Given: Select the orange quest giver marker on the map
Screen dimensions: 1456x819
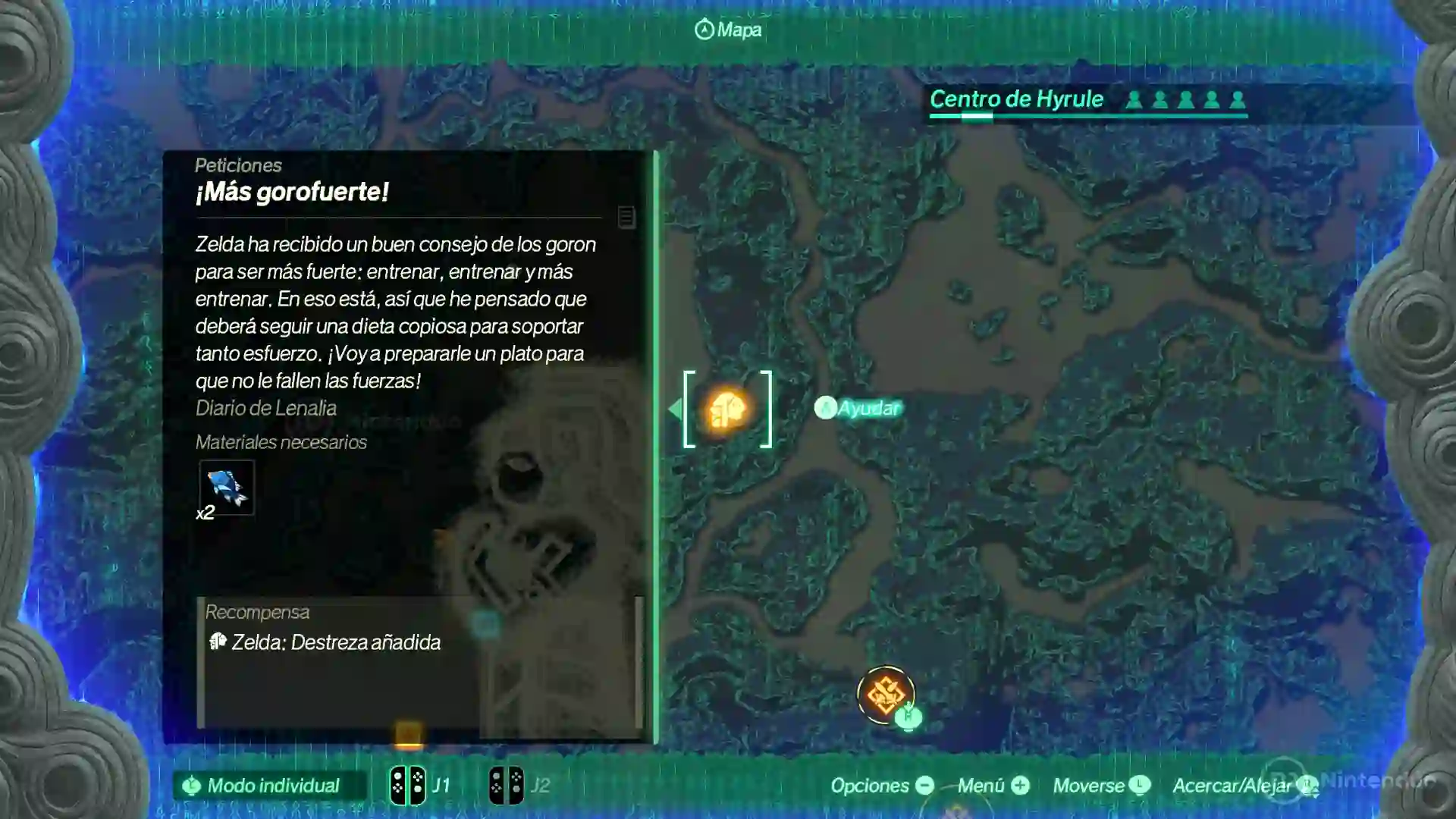Looking at the screenshot, I should click(x=727, y=409).
